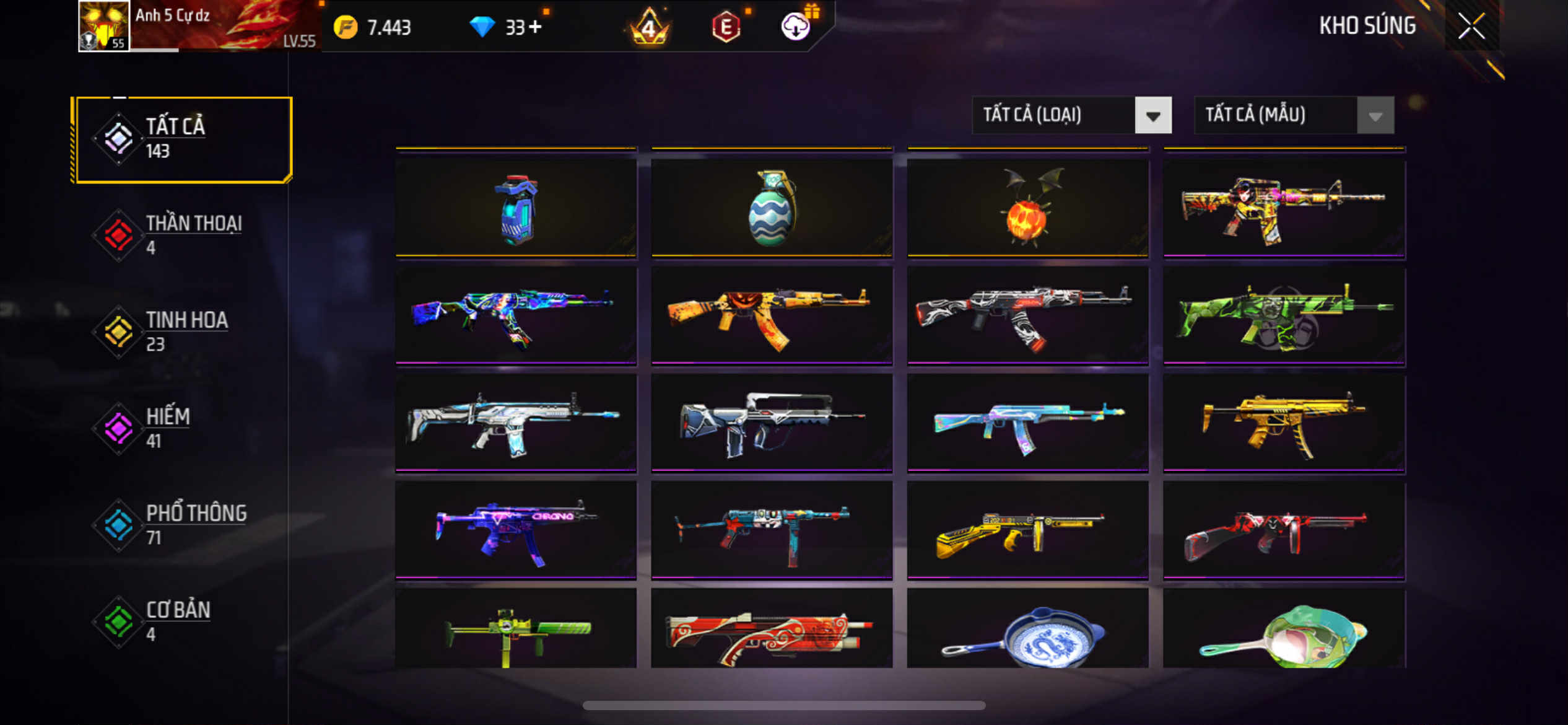The height and width of the screenshot is (725, 1568).
Task: Select the Tất Cả category tab
Action: click(x=182, y=139)
